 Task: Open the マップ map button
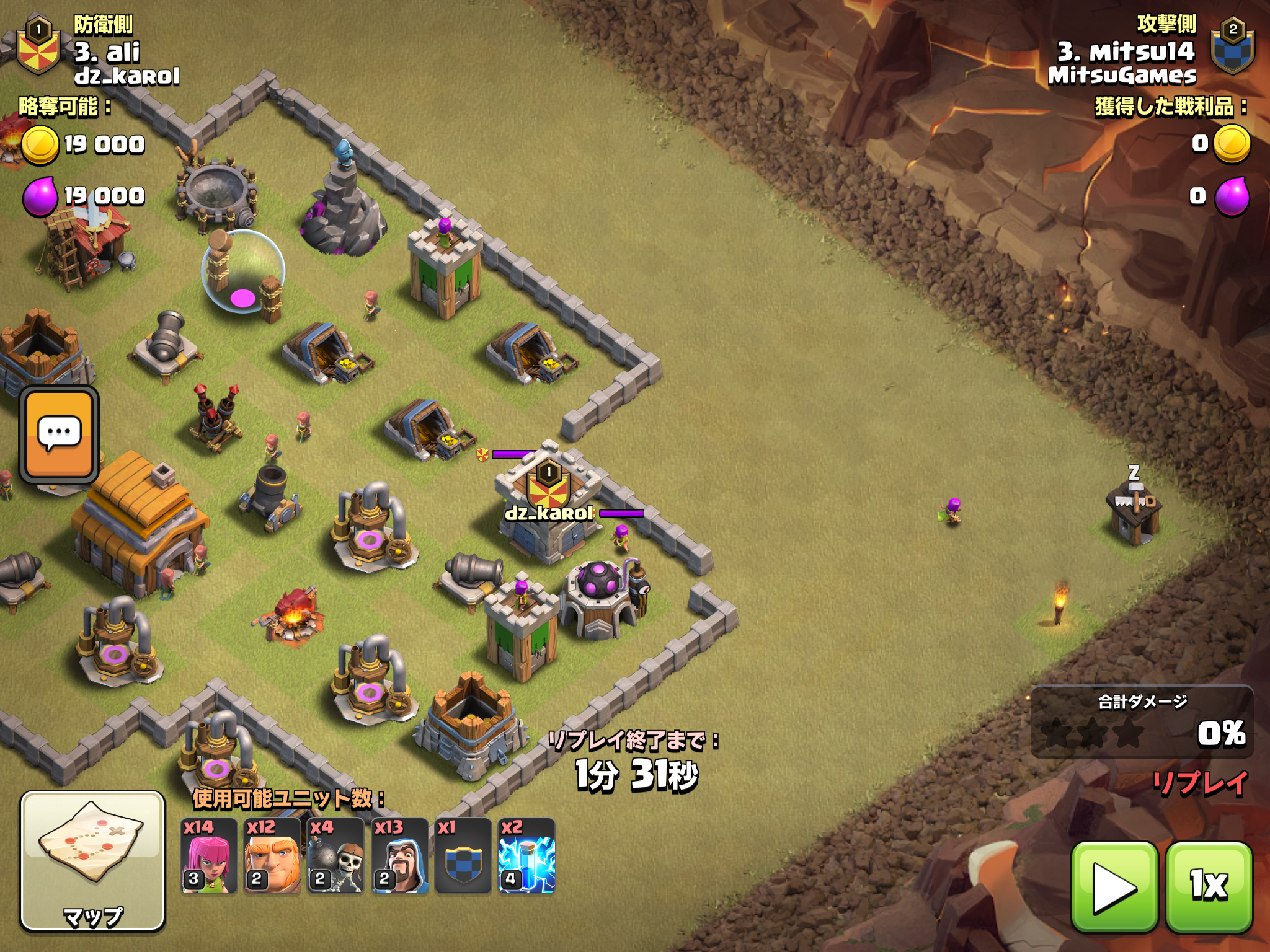coord(93,860)
